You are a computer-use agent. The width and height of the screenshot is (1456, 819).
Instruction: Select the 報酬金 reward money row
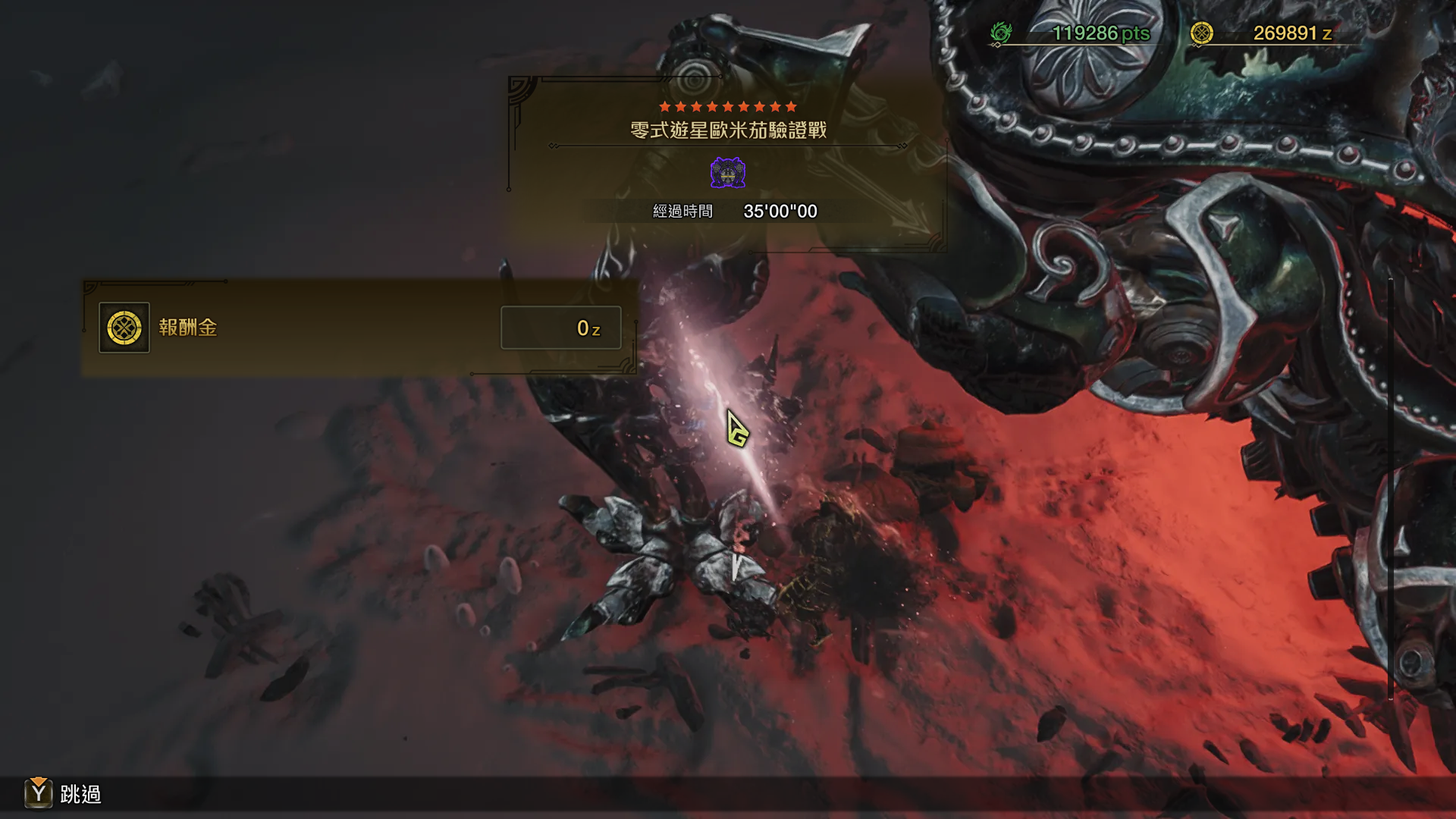coord(359,328)
